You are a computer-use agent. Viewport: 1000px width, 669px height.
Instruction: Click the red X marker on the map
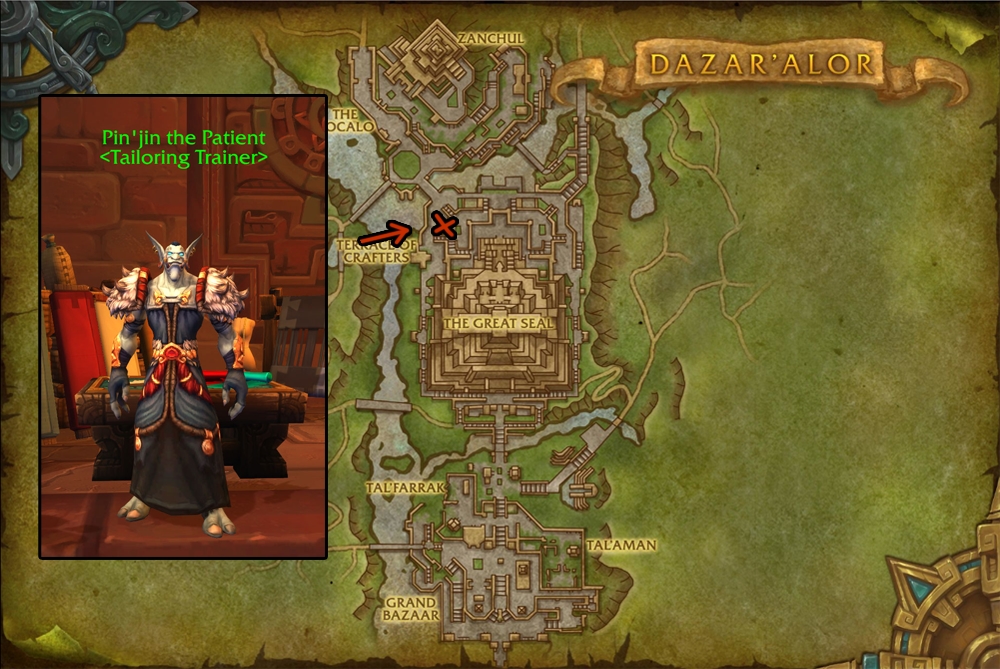pos(443,226)
